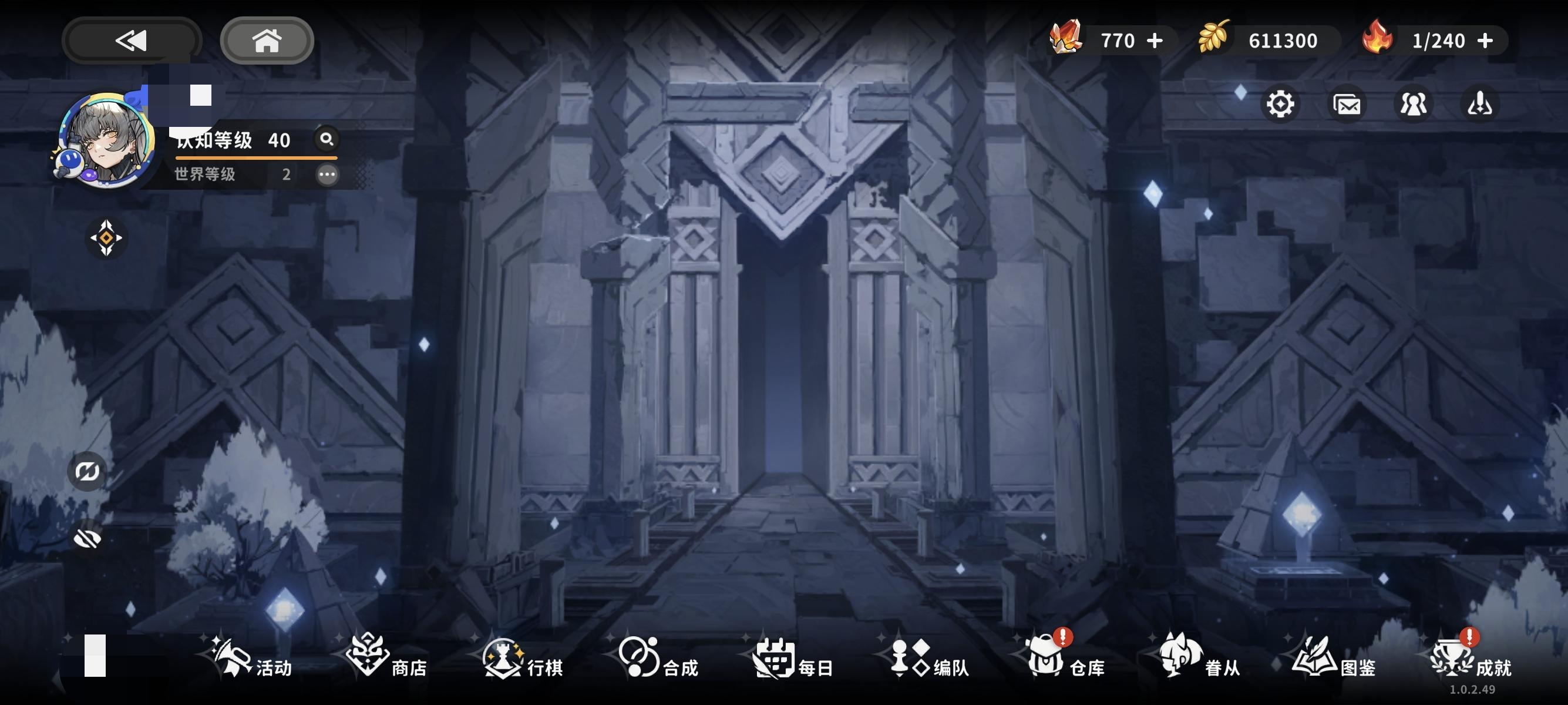Screen dimensions: 1568x705
Task: Toggle the hide-UI eye icon
Action: (87, 539)
